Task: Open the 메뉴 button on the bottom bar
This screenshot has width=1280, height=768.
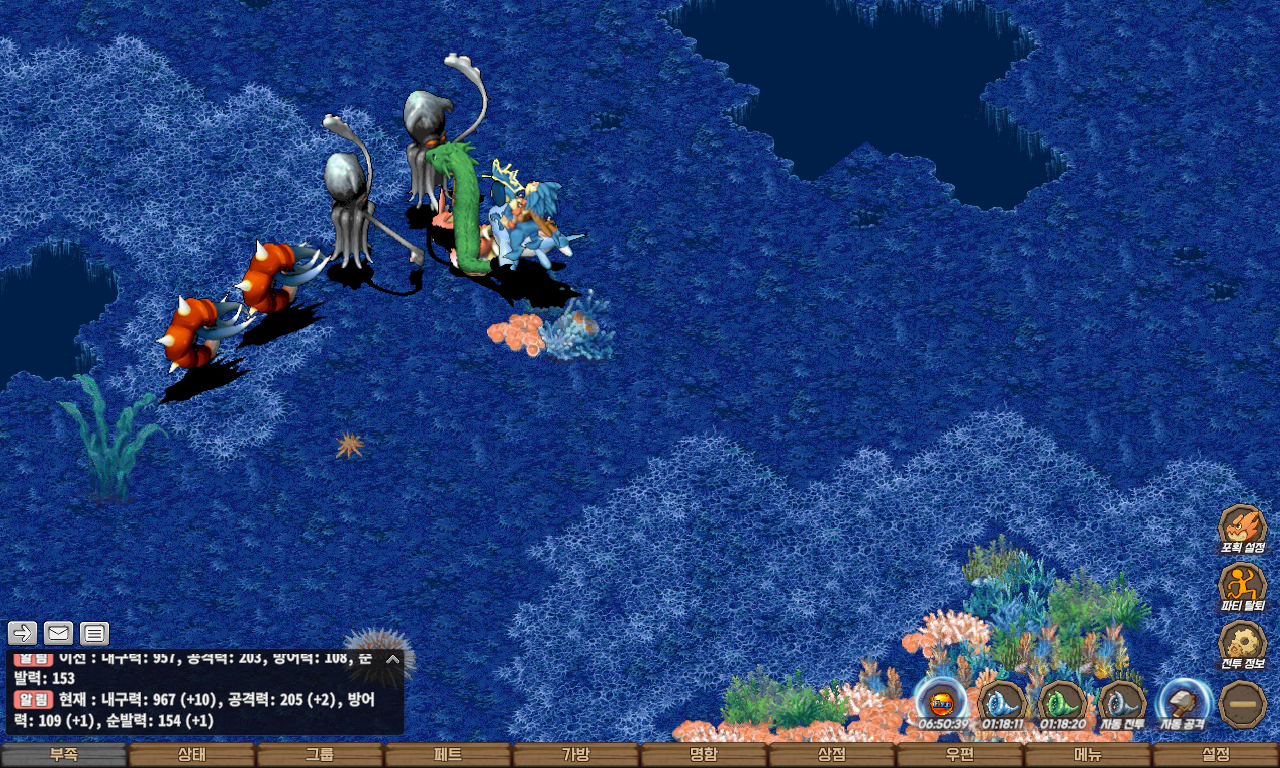Action: coord(1088,755)
